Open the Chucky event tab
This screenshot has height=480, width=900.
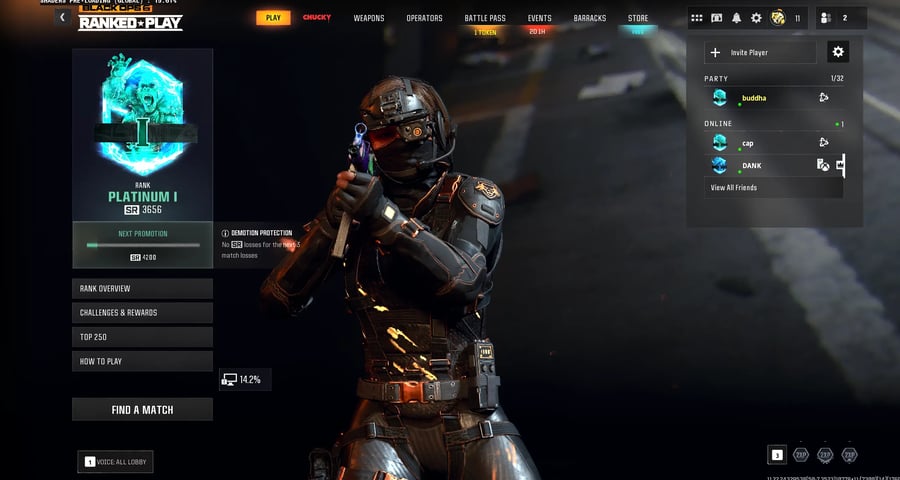317,18
